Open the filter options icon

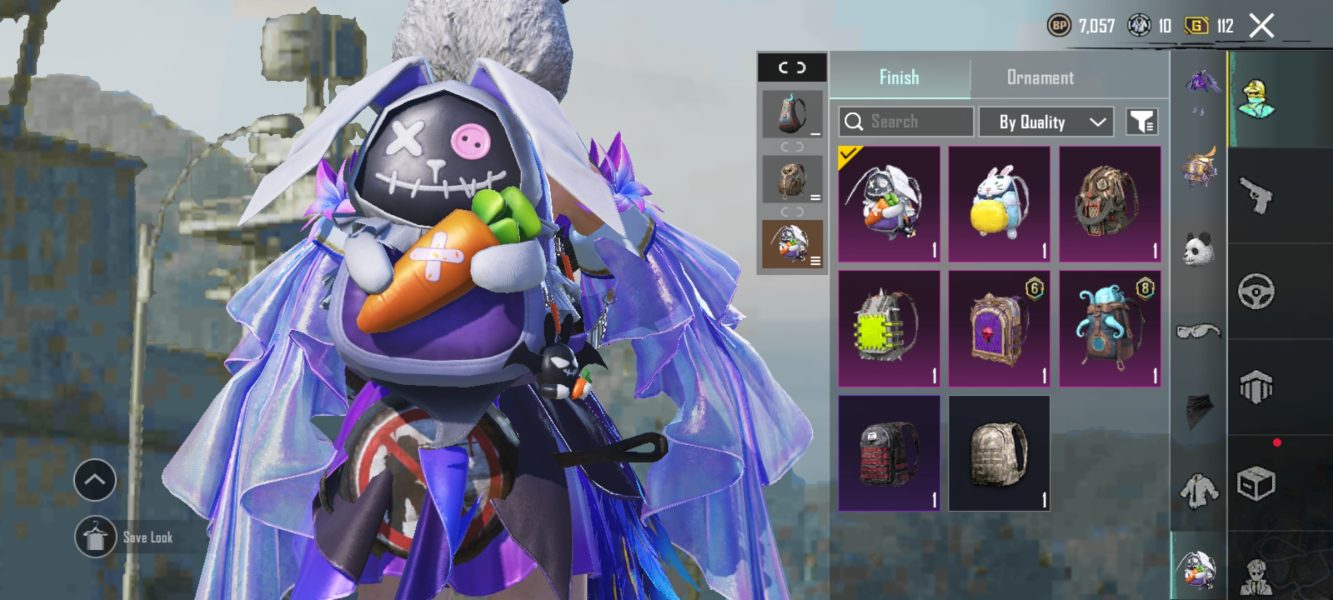[x=1142, y=122]
